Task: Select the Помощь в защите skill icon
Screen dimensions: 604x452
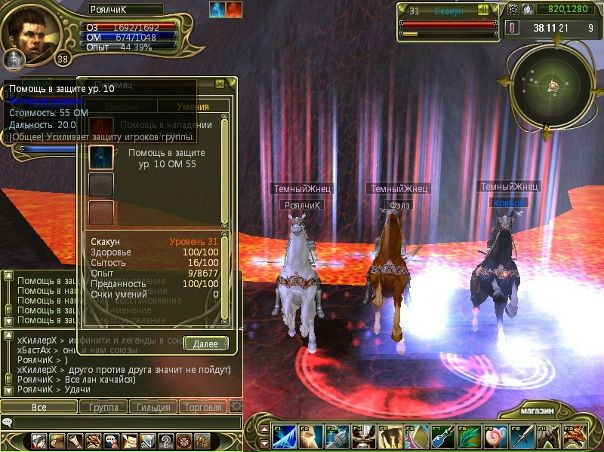Action: tap(101, 157)
